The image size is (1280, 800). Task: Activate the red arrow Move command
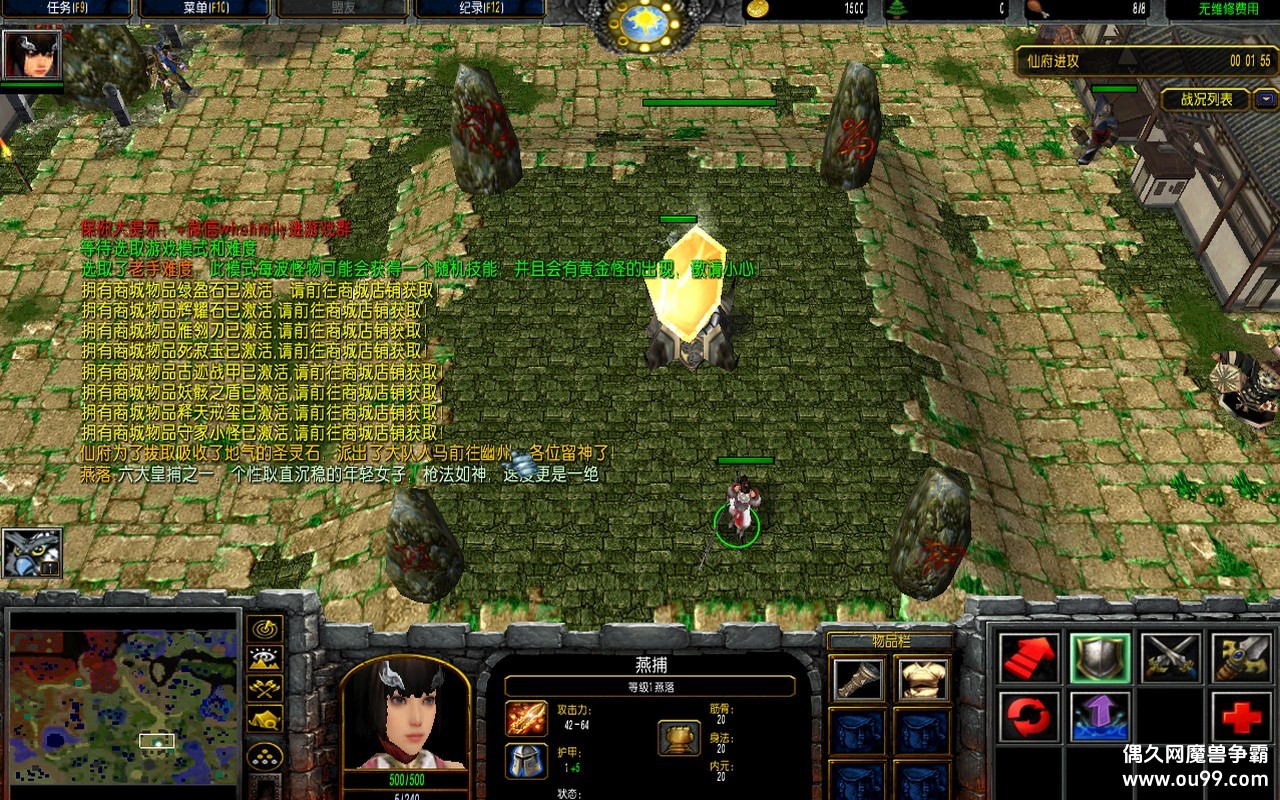pos(1029,659)
